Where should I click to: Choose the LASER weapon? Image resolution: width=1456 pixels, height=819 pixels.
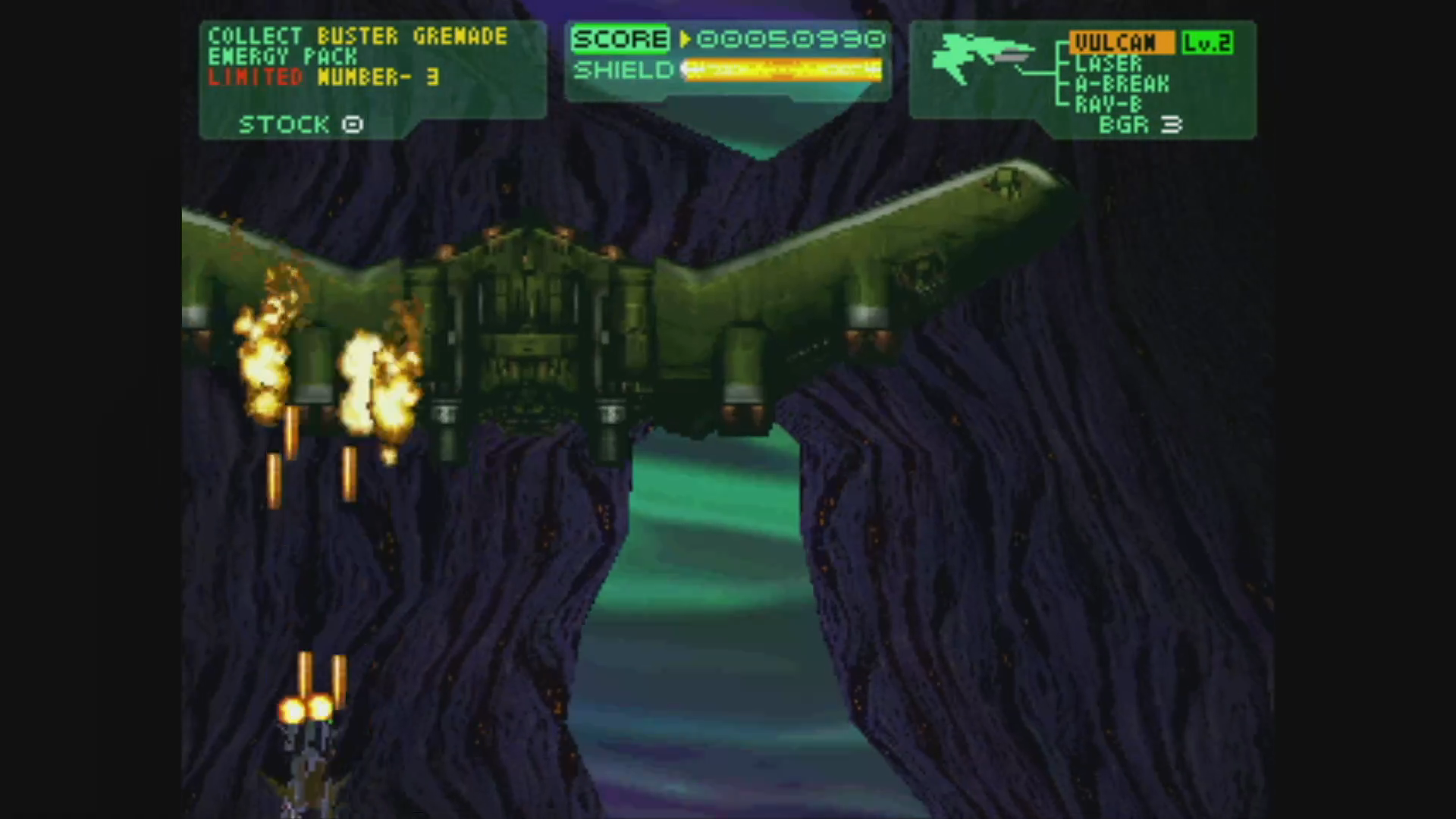(1108, 64)
